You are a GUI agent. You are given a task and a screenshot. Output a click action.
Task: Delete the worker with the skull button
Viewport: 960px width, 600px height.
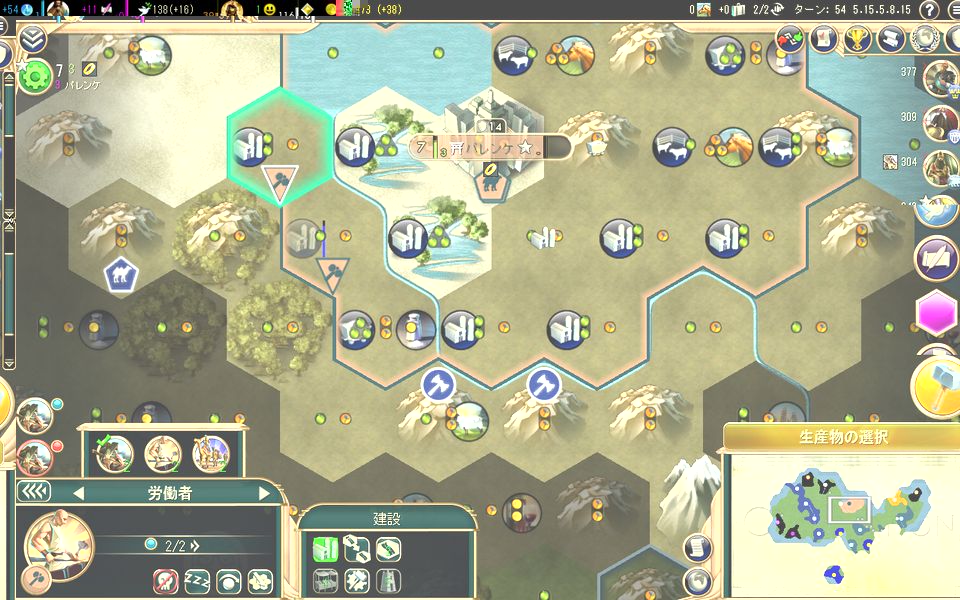166,580
